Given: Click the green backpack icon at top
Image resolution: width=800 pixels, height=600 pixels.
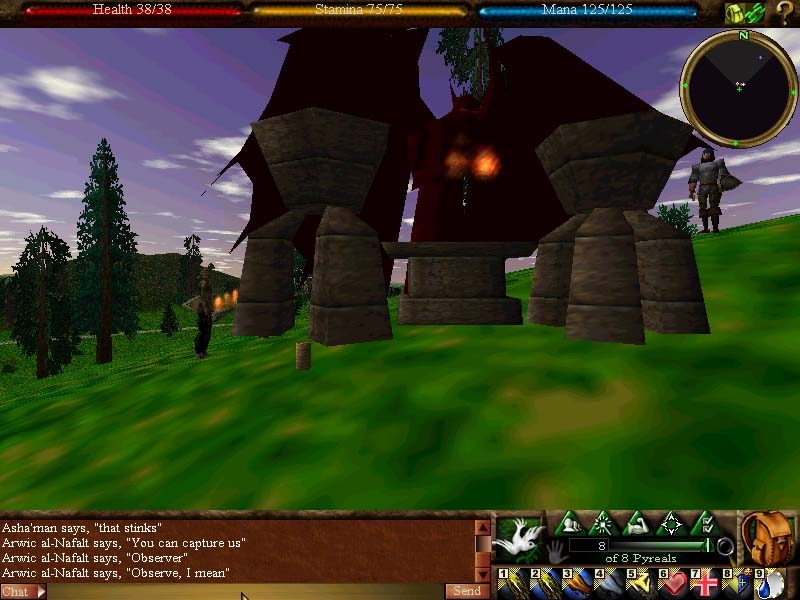Looking at the screenshot, I should tap(735, 13).
